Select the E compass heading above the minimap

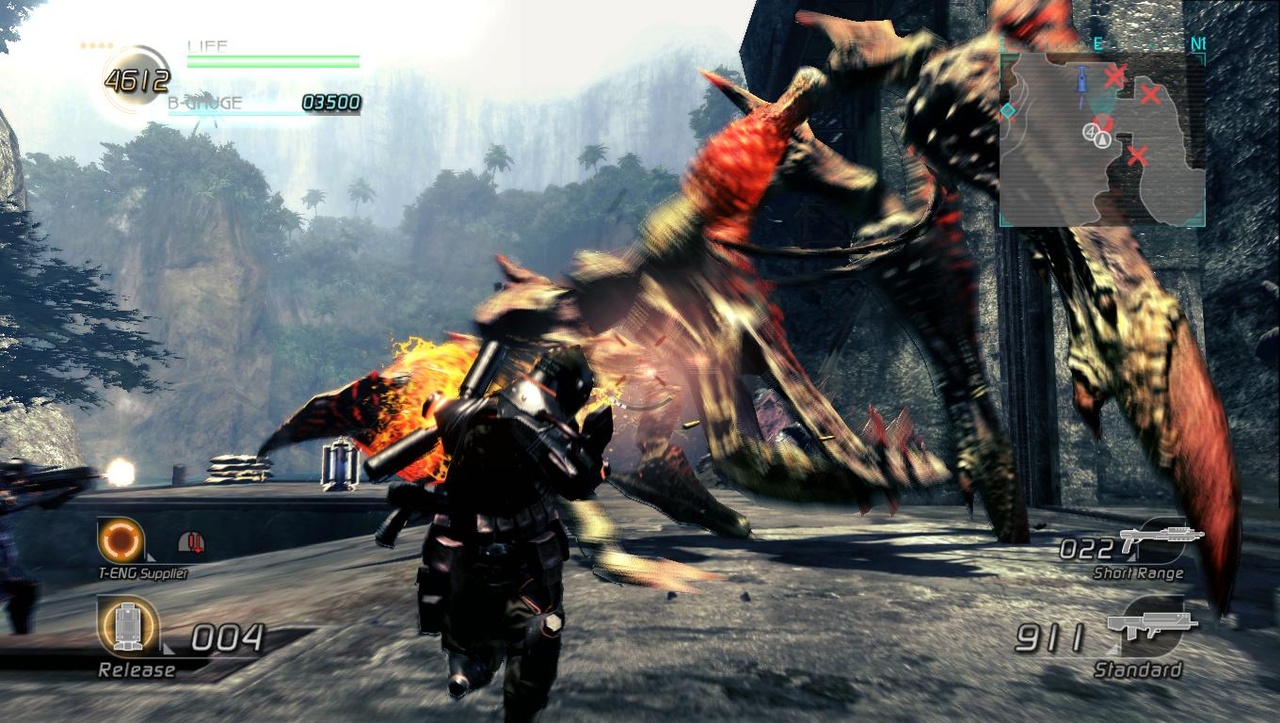click(1096, 42)
